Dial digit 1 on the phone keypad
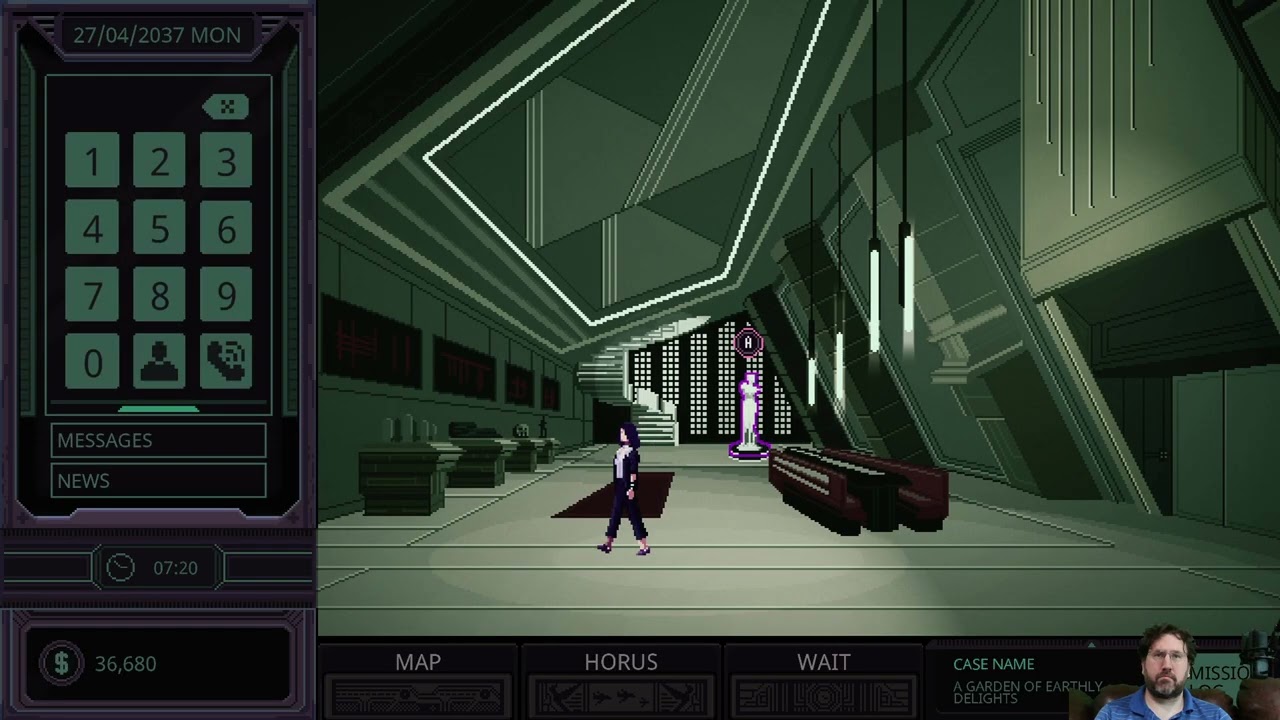 click(92, 161)
